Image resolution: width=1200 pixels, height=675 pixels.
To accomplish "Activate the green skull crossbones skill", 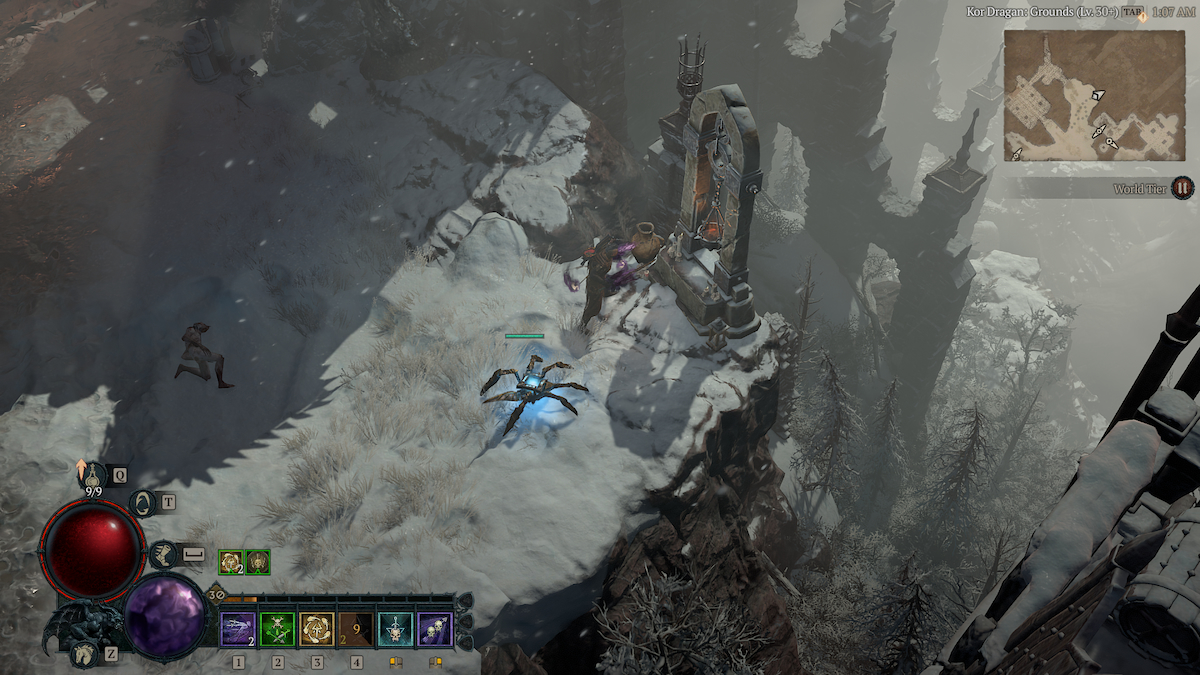I will pyautogui.click(x=277, y=630).
